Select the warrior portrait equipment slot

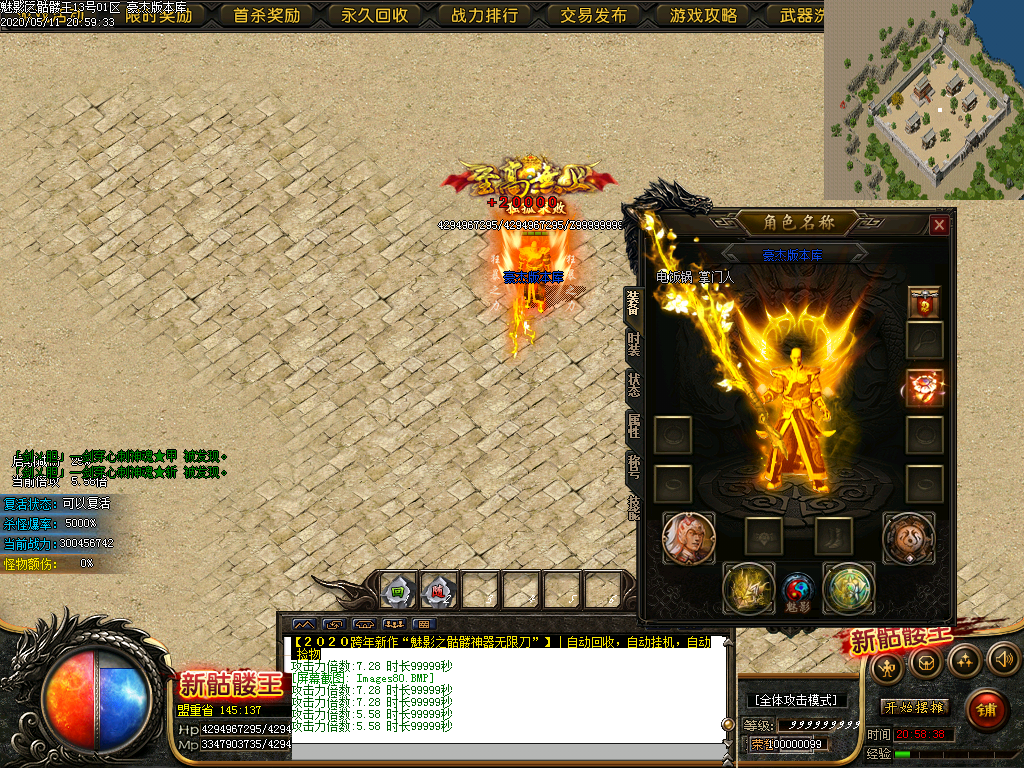688,538
